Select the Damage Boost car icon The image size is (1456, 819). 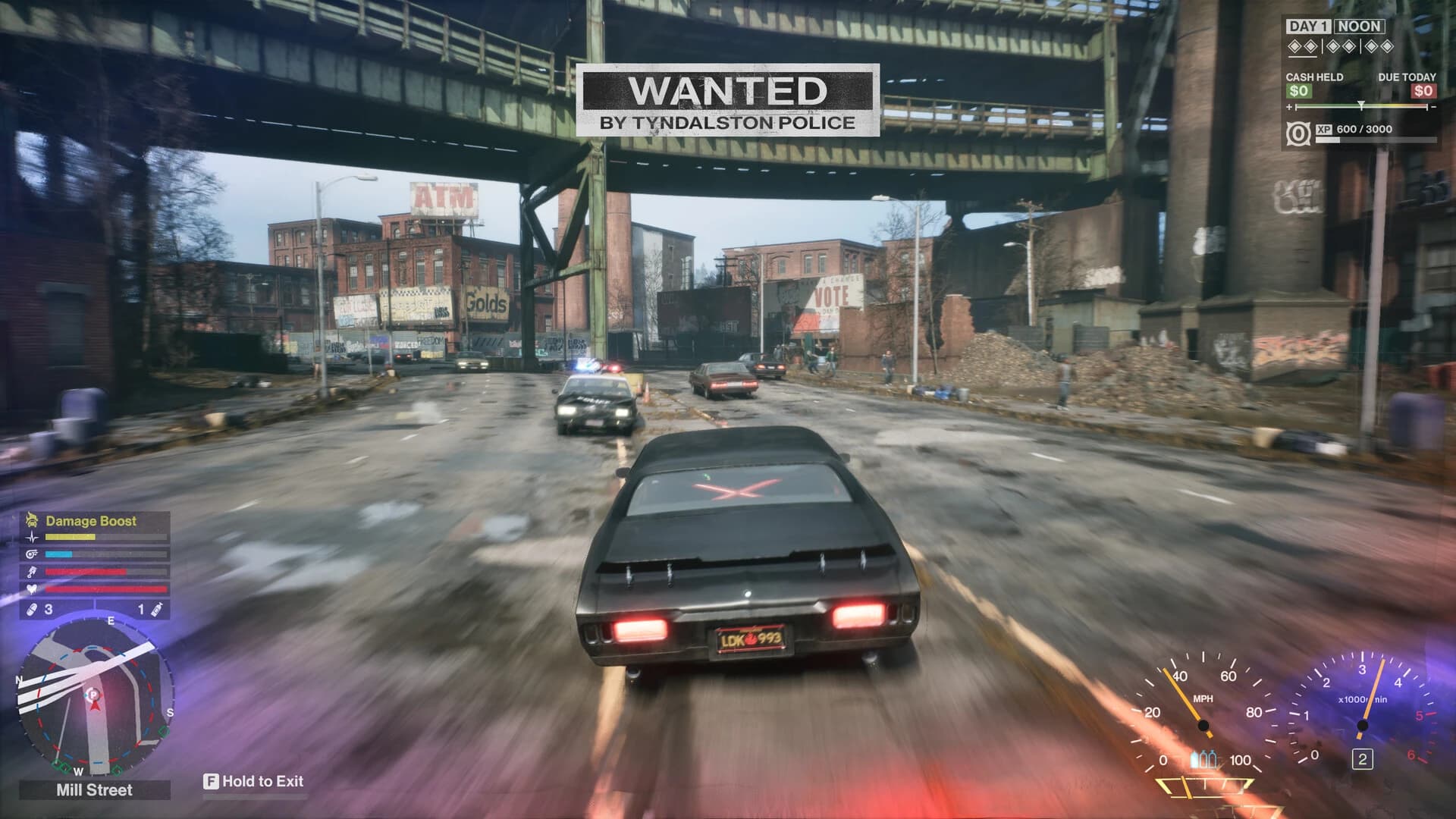31,519
